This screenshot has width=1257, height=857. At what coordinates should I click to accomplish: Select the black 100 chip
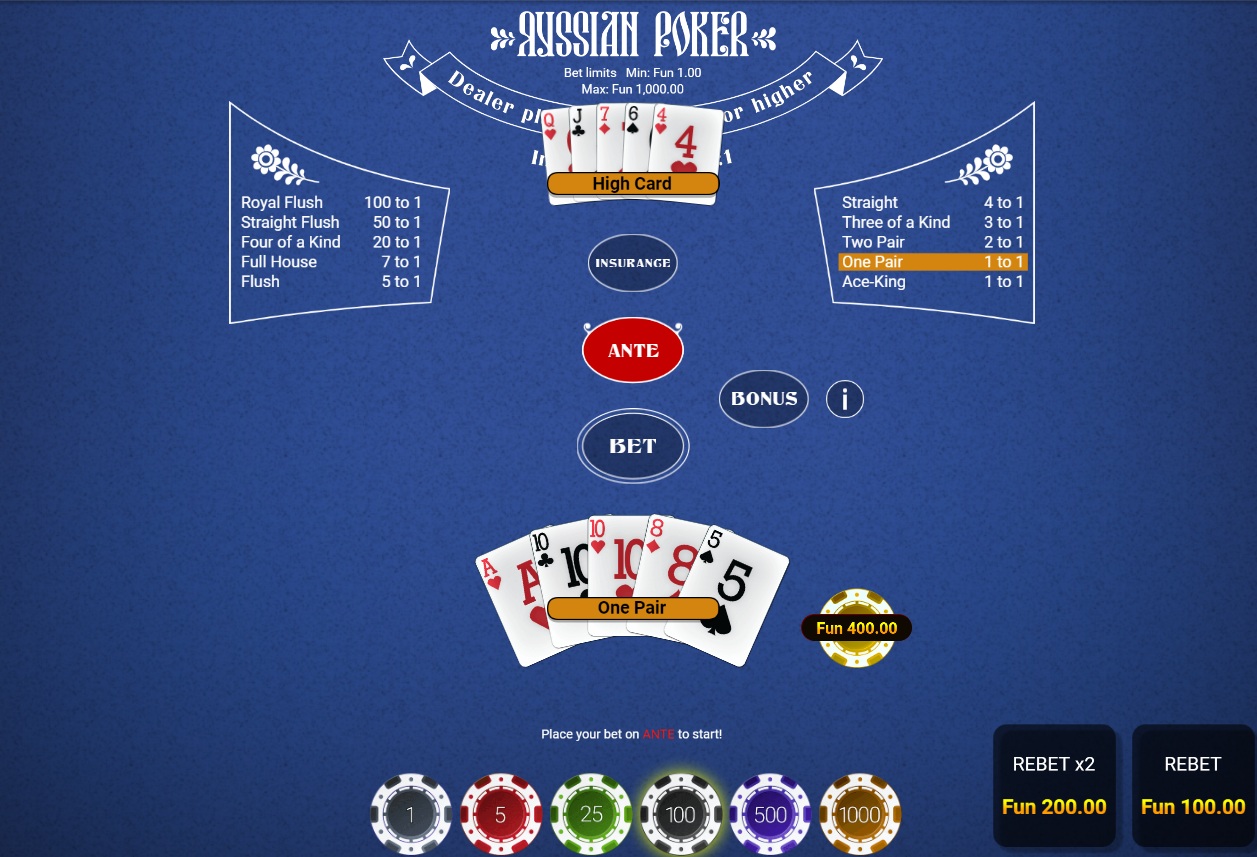680,814
